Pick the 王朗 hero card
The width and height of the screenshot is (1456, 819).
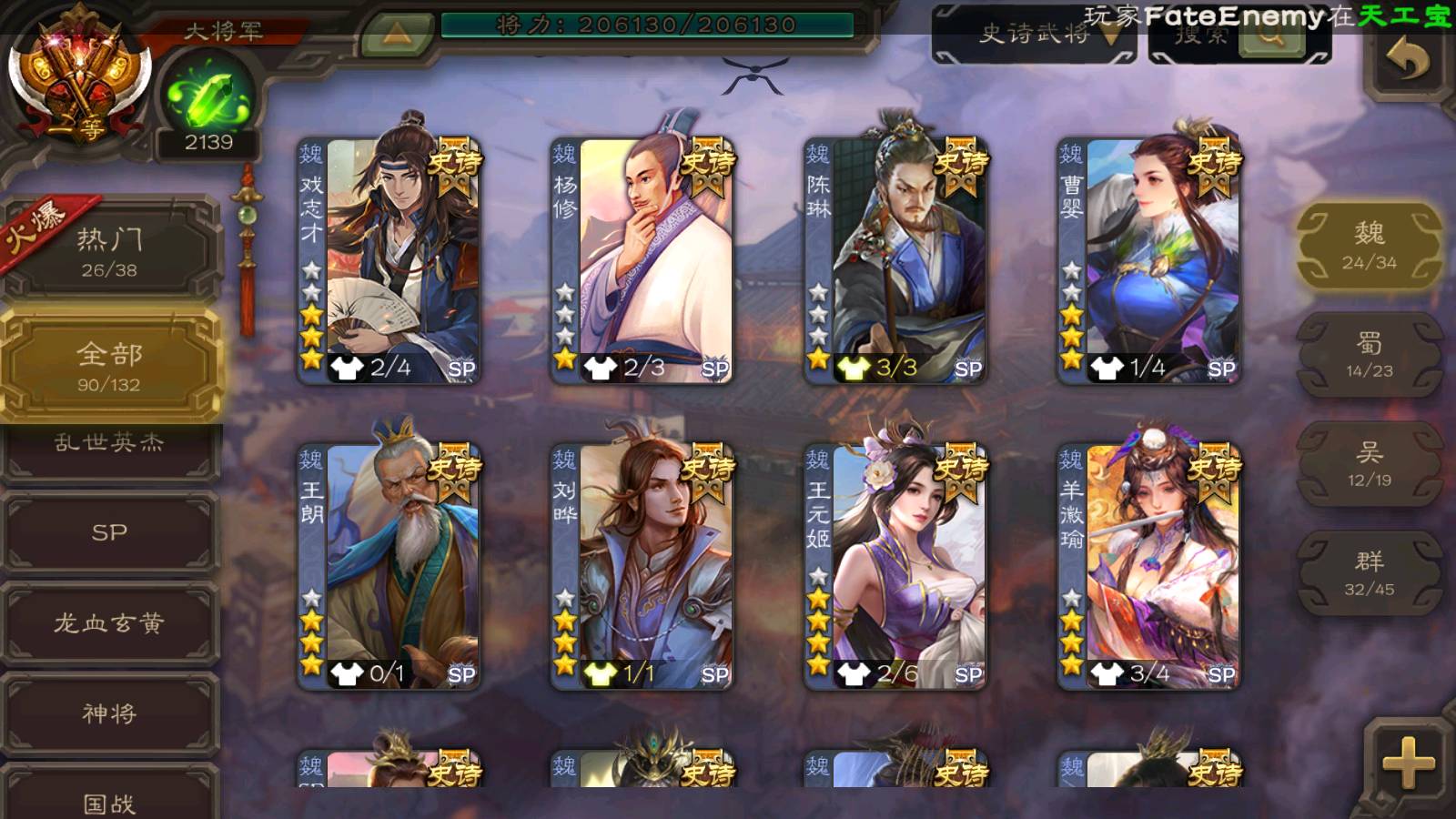point(389,566)
